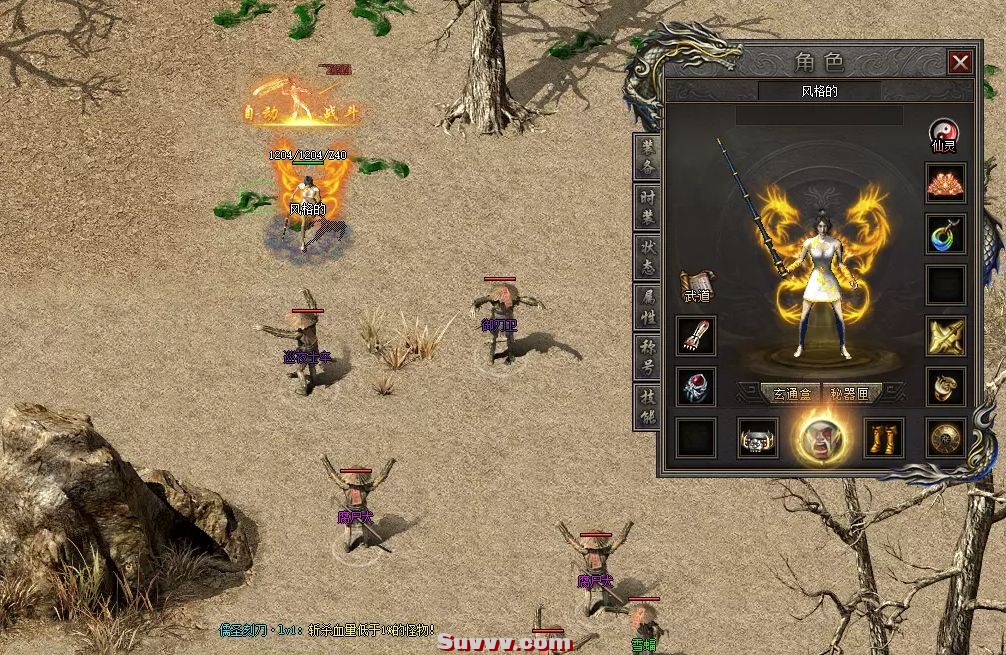The image size is (1006, 655).
Task: Close the character panel
Action: (960, 63)
